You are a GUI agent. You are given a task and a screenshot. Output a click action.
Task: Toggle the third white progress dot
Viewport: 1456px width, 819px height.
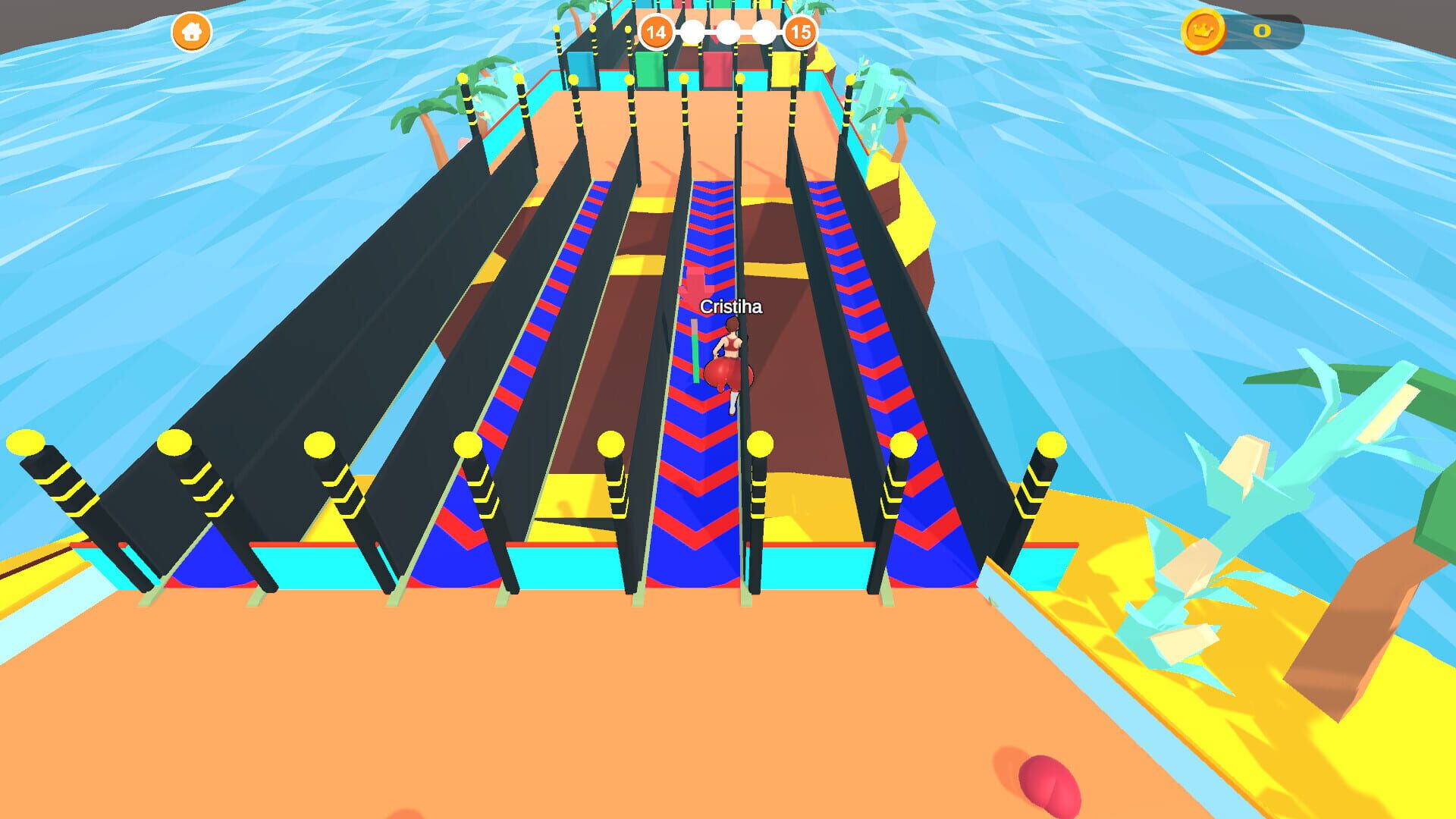coord(763,31)
